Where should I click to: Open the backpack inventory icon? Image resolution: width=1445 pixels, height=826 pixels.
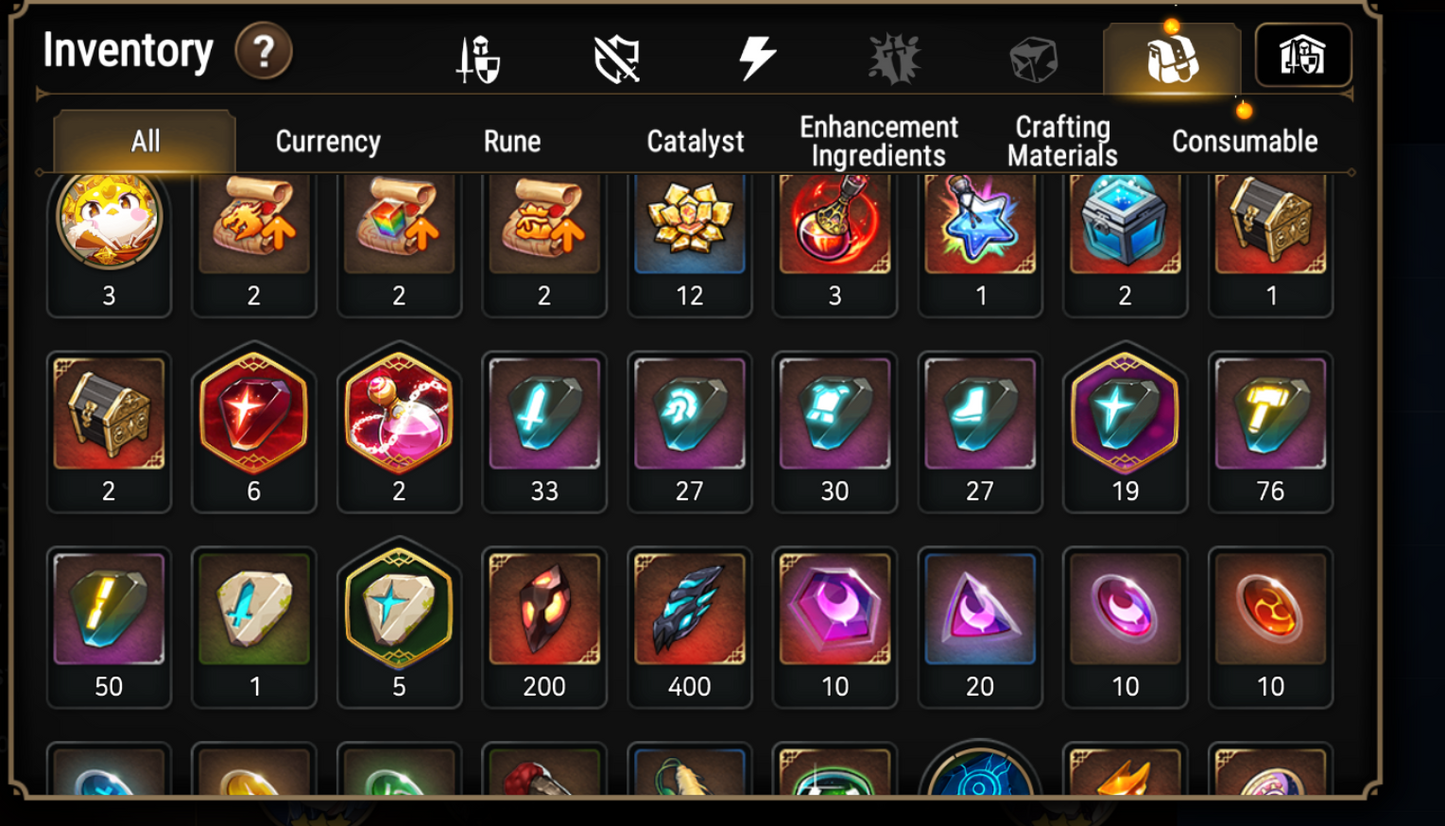point(1174,58)
